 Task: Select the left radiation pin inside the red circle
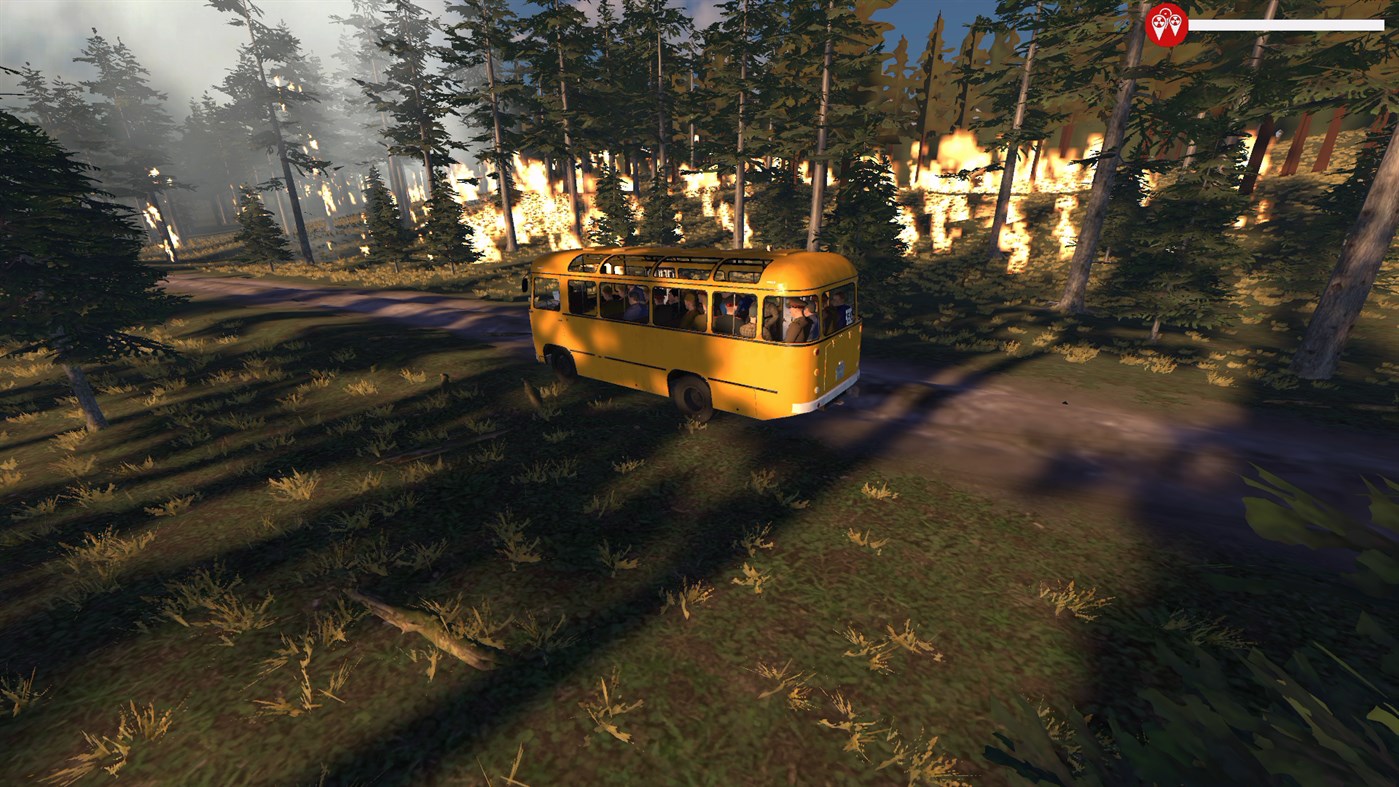coord(1158,22)
